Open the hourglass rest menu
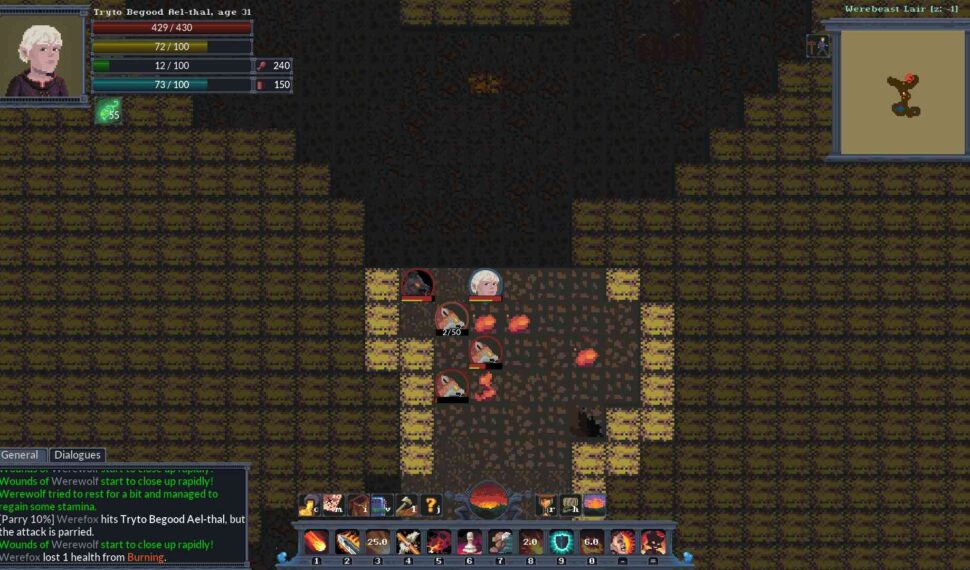 point(546,505)
